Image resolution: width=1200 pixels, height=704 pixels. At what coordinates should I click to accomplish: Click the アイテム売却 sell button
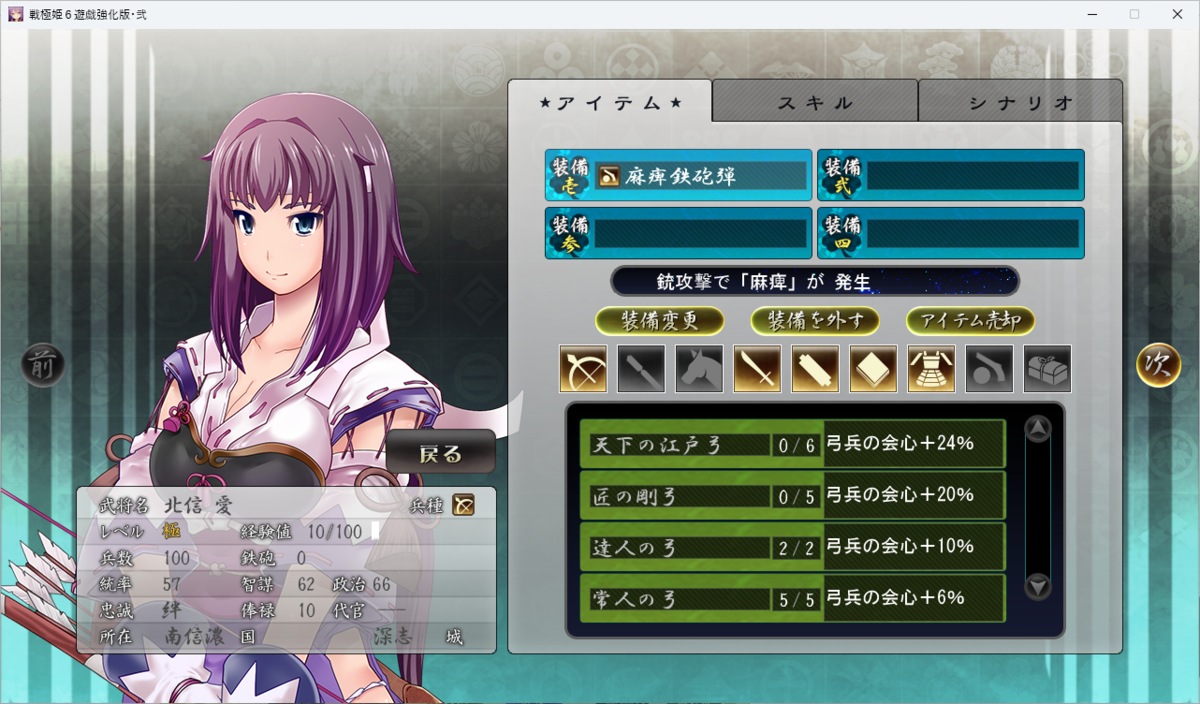[x=970, y=321]
